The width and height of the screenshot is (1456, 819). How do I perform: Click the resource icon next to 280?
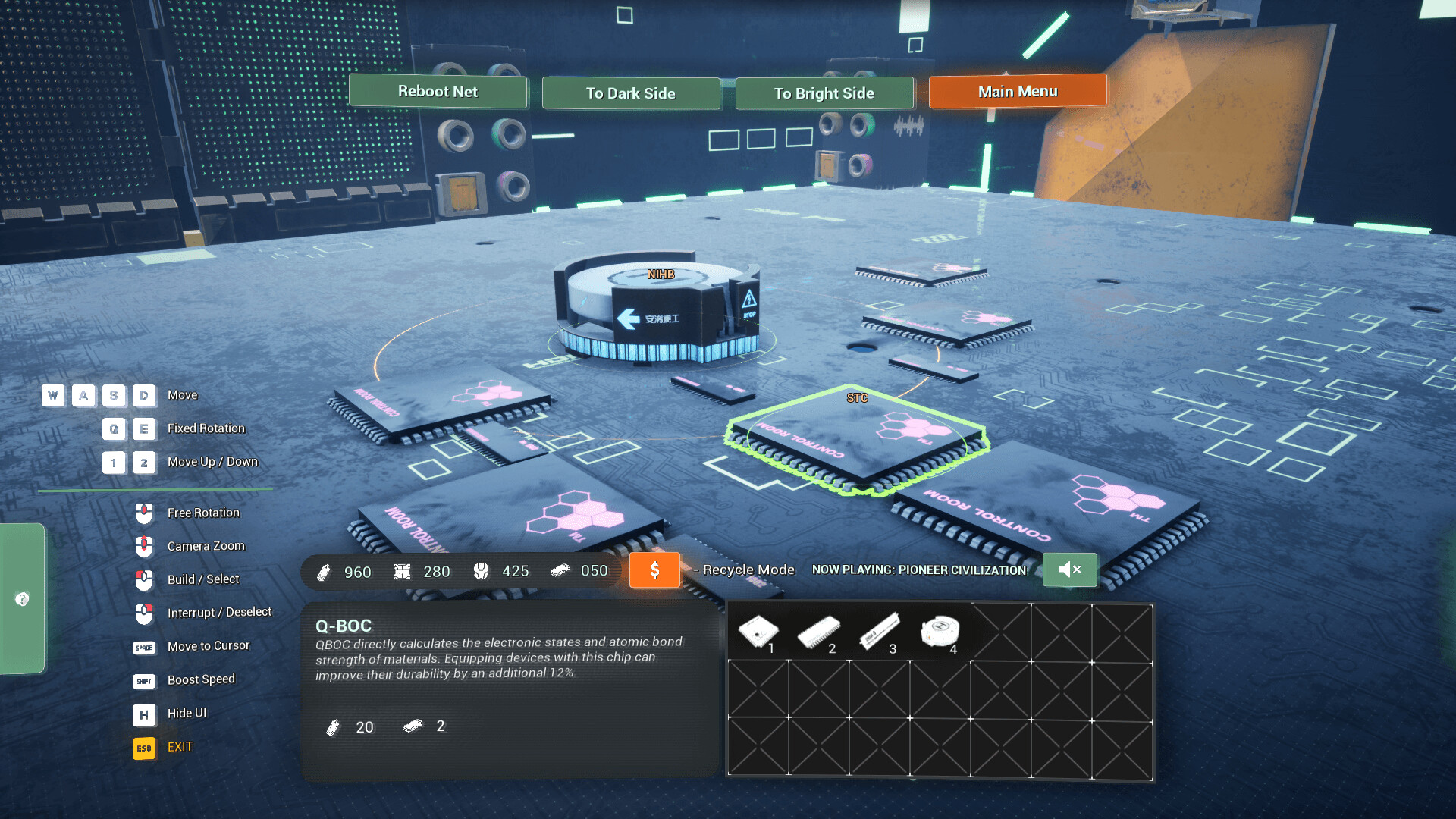coord(403,571)
